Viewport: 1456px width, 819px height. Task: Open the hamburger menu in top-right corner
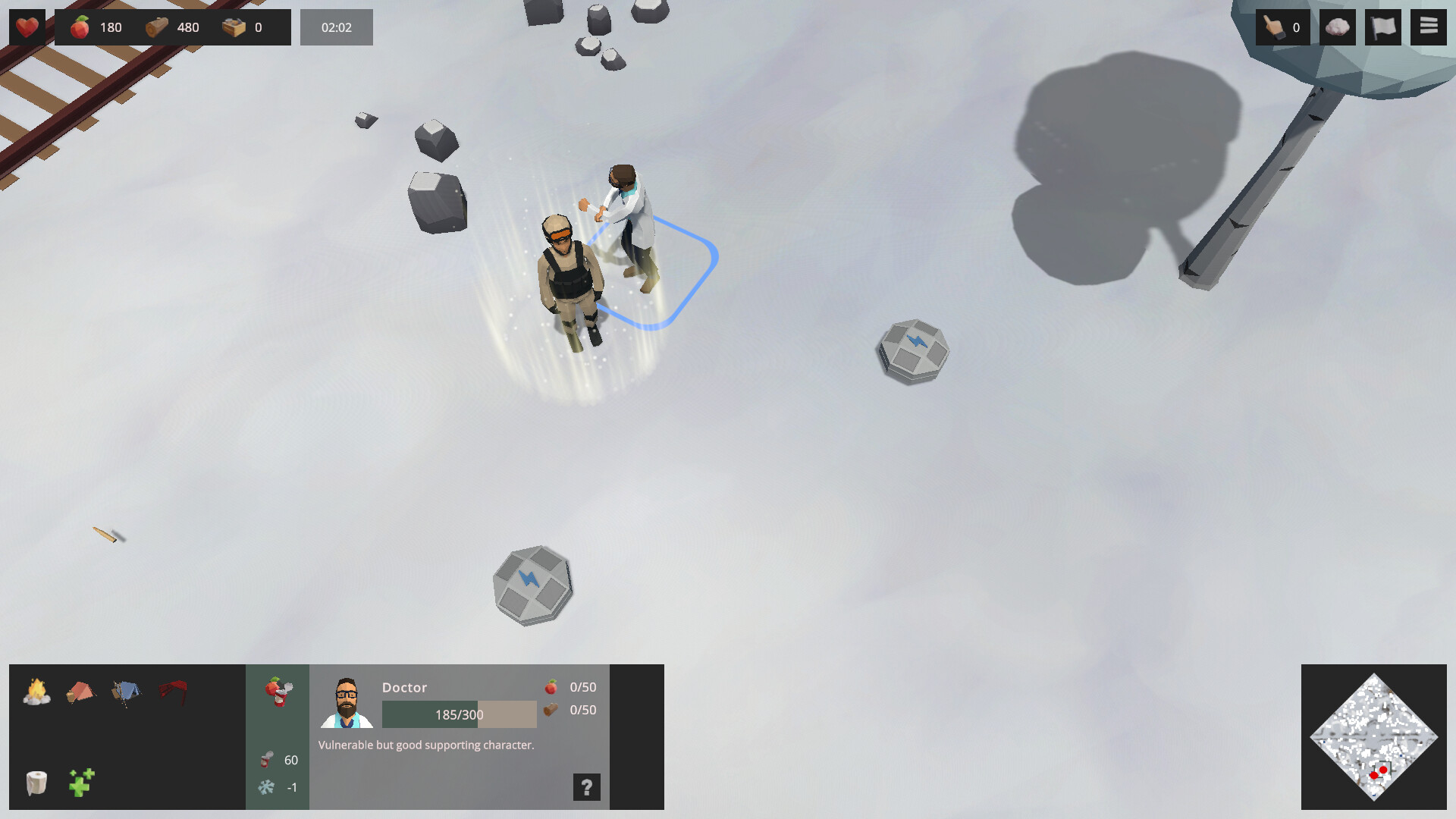pyautogui.click(x=1429, y=27)
